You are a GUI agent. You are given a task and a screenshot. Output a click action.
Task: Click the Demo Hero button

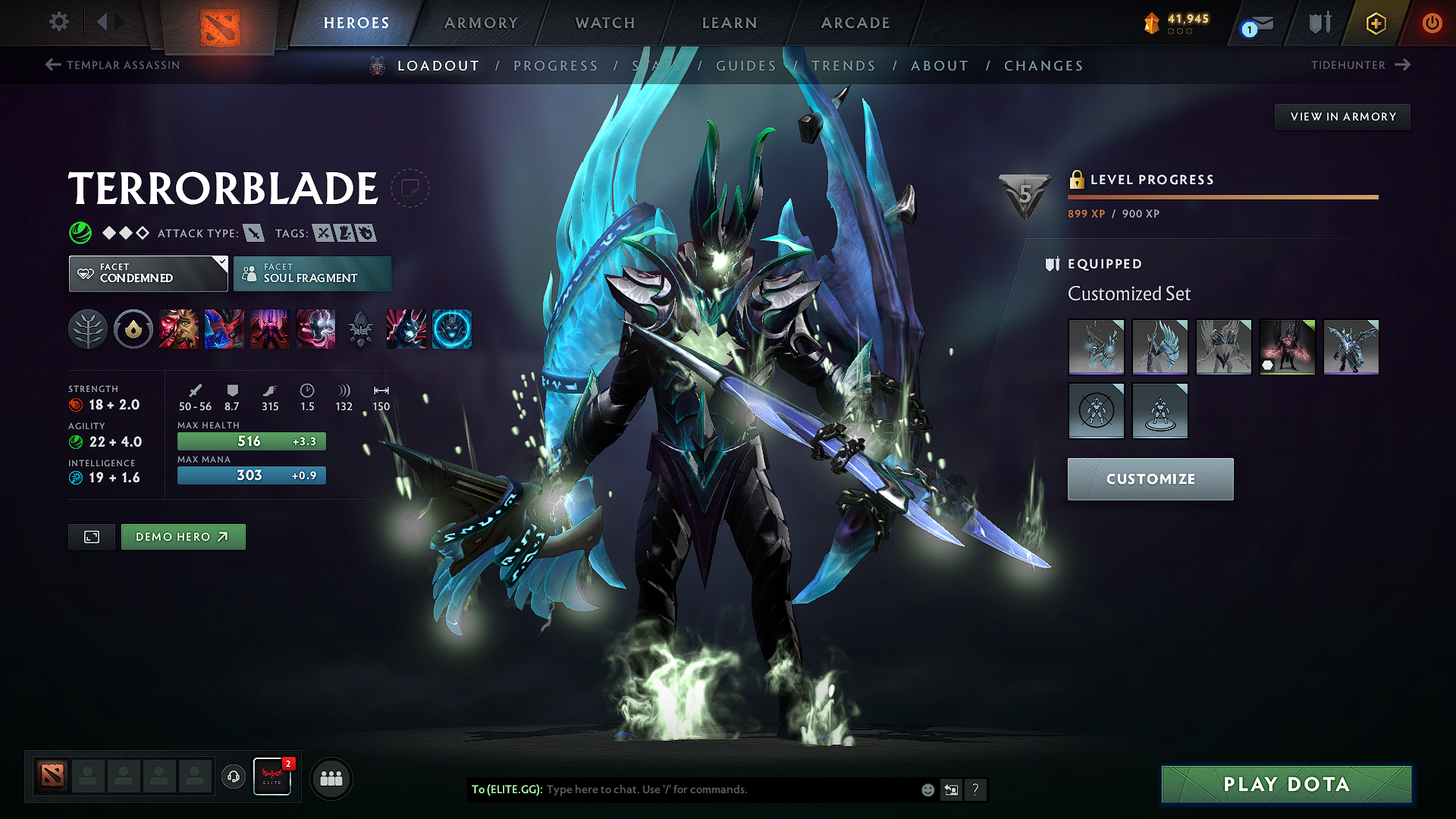(183, 536)
